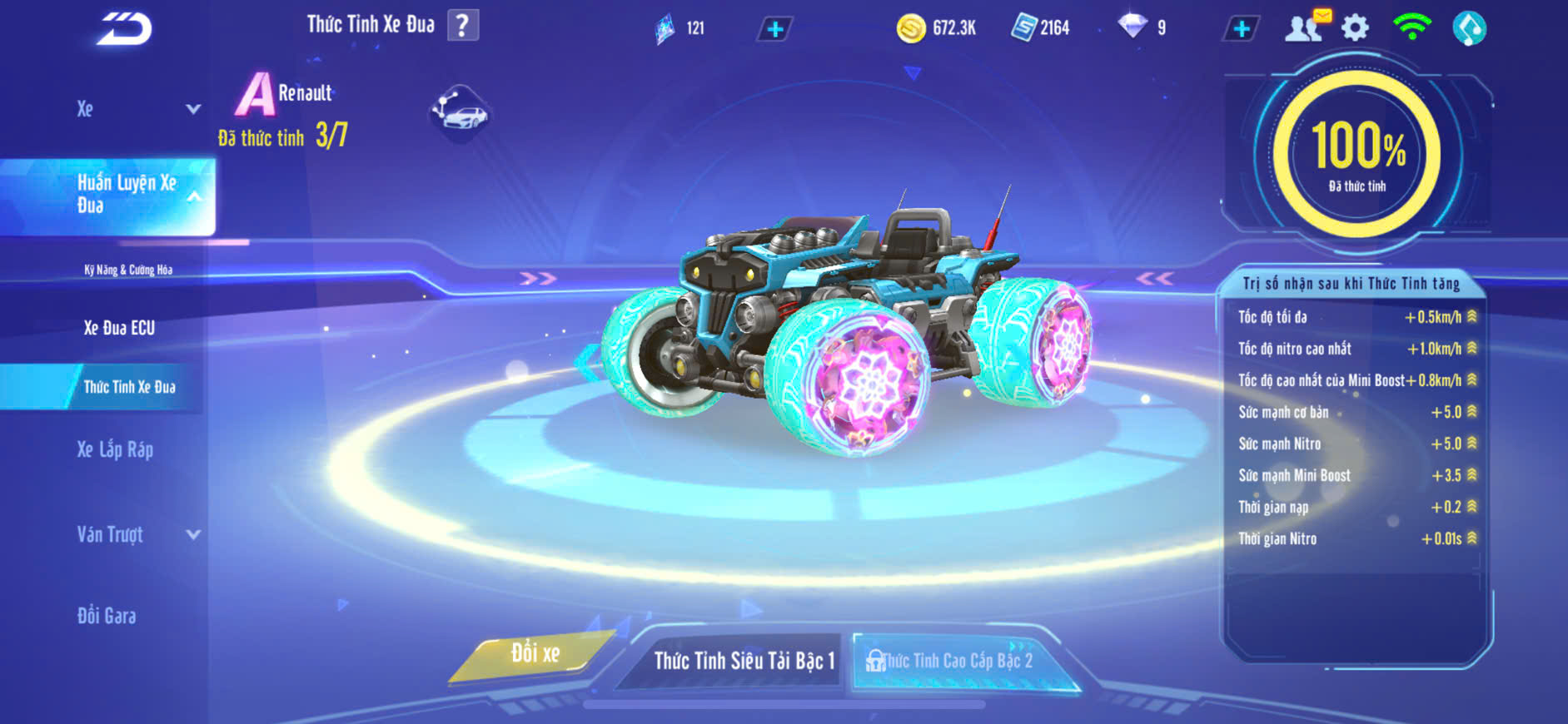
Task: Open the Thức Tỉnh Xe Đua help question mark
Action: (x=463, y=25)
